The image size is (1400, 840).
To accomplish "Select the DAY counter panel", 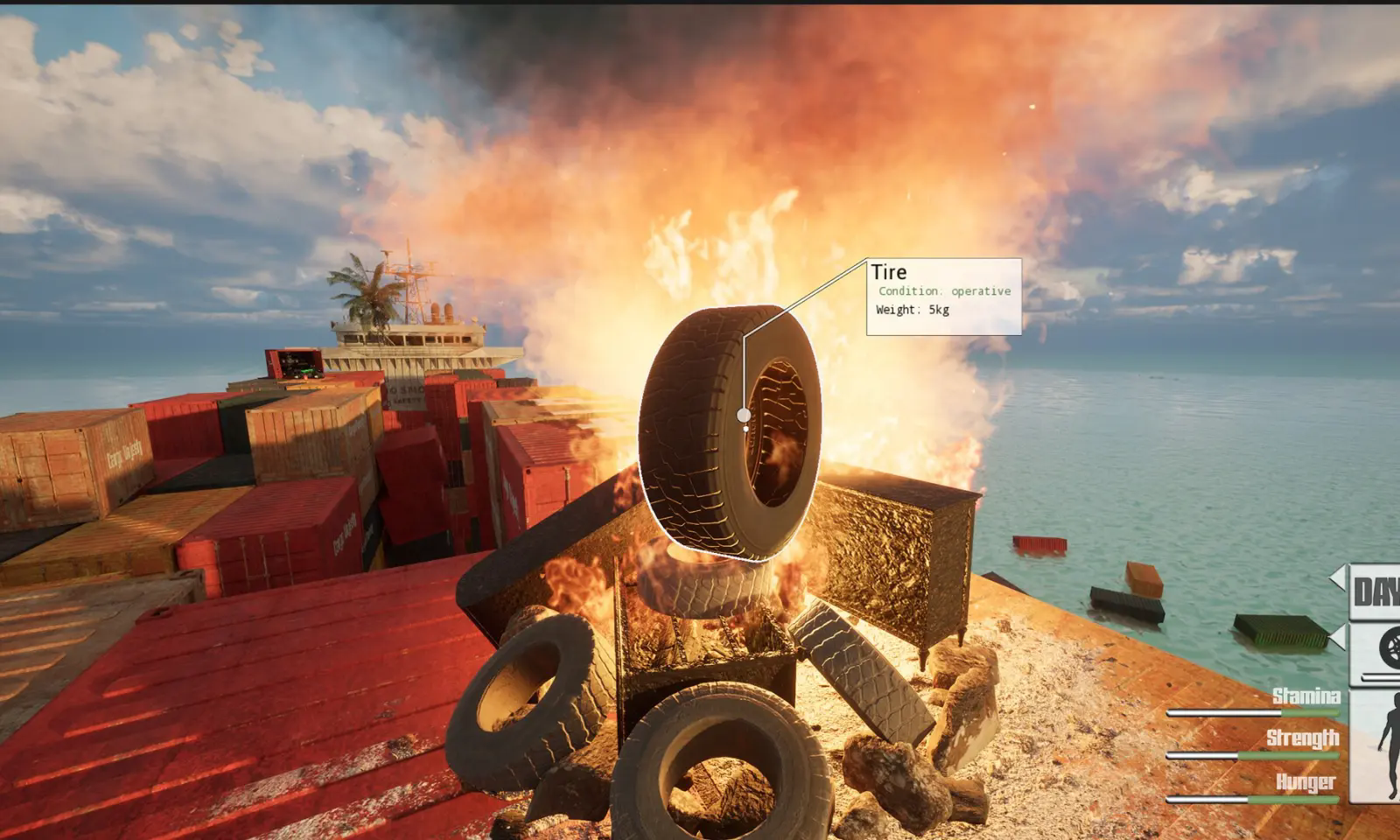I will [1376, 592].
